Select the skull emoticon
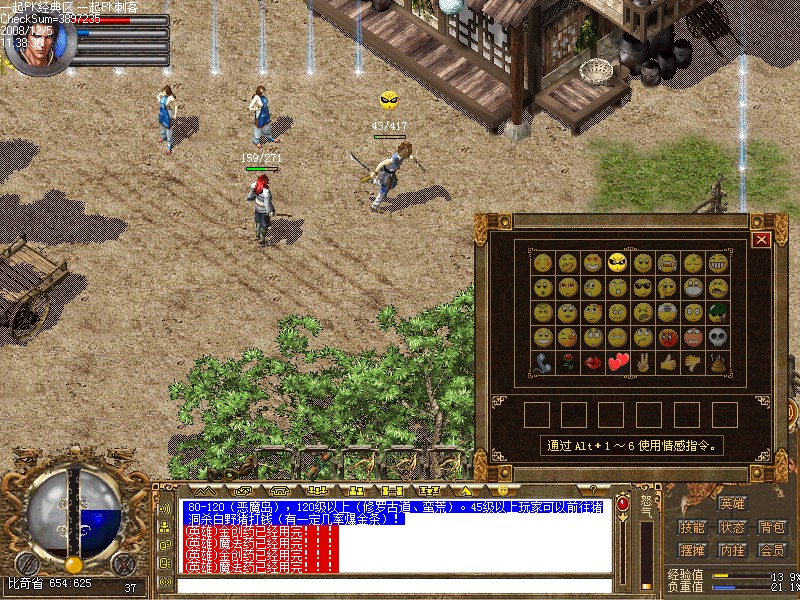This screenshot has height=600, width=800. pyautogui.click(x=719, y=338)
